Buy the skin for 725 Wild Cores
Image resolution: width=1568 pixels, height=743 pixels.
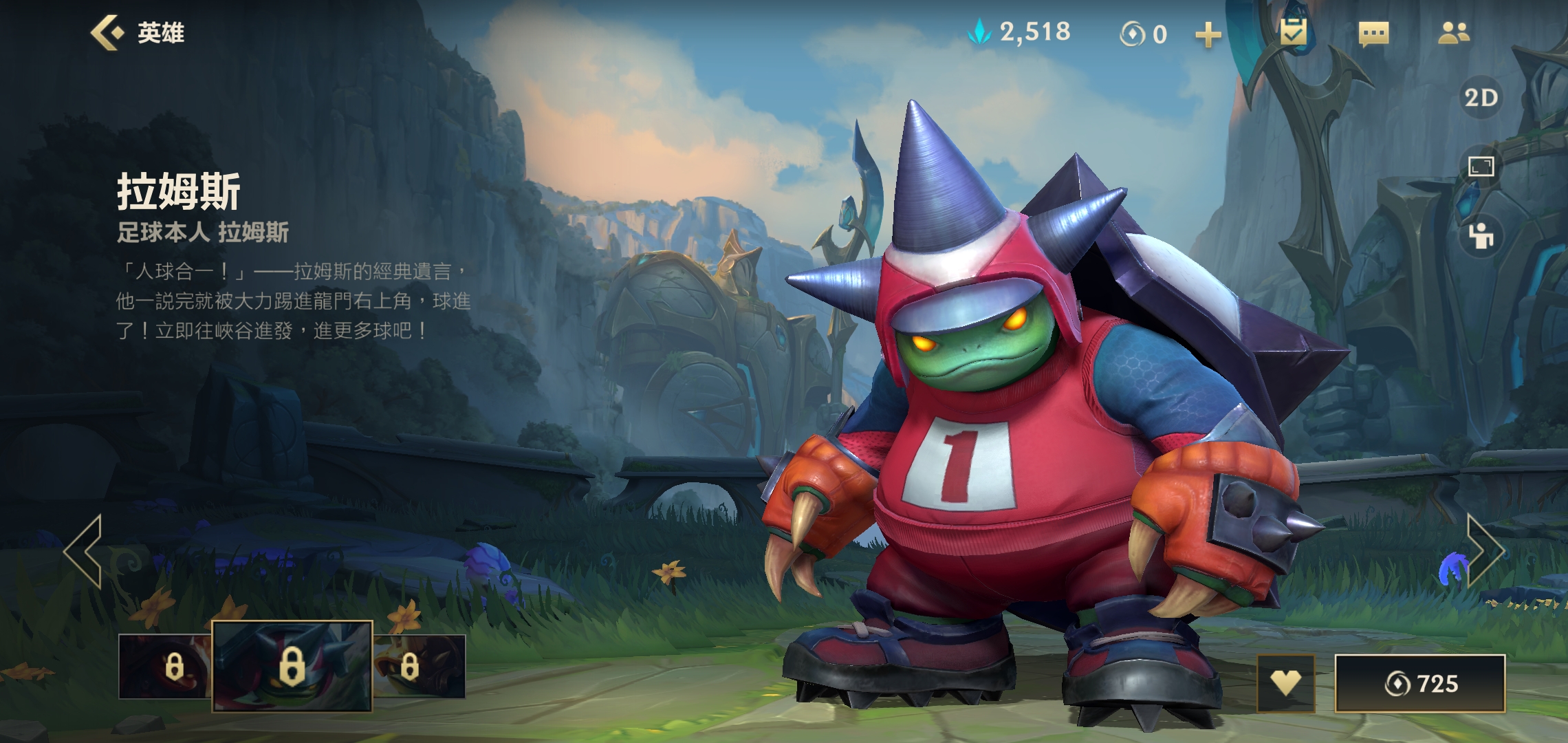tap(1419, 683)
